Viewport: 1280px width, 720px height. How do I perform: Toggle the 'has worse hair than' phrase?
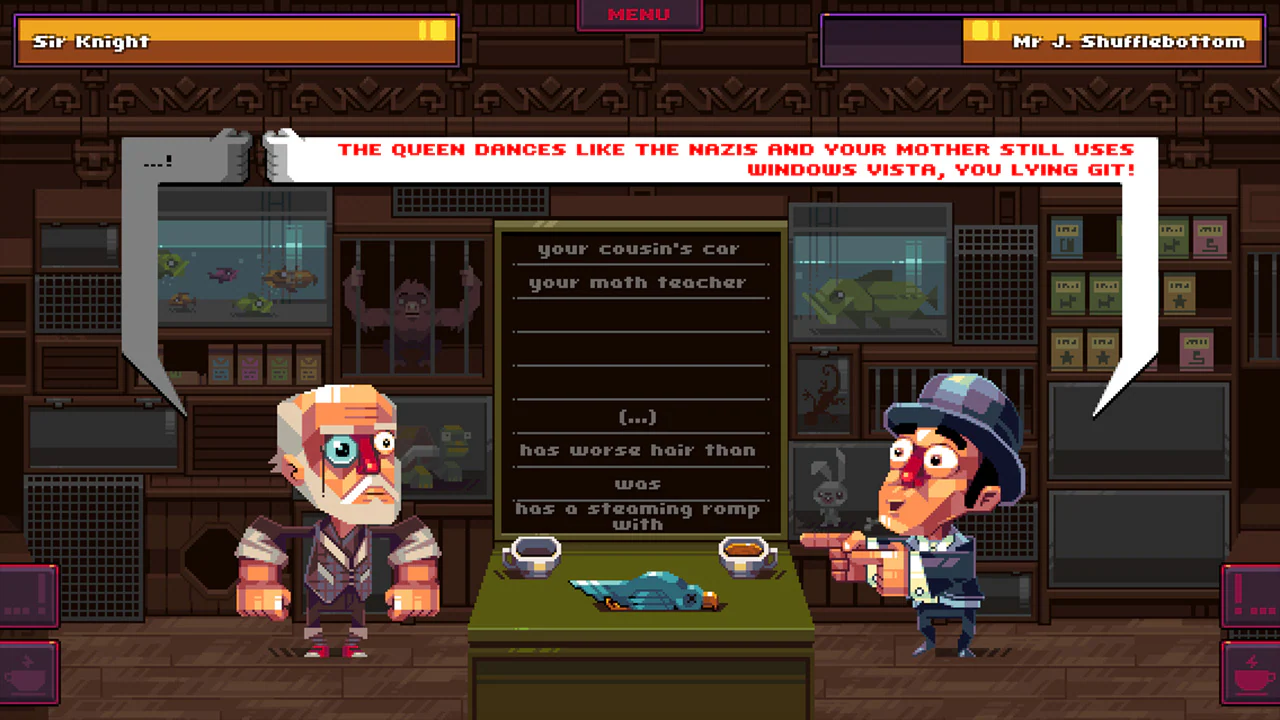[639, 450]
